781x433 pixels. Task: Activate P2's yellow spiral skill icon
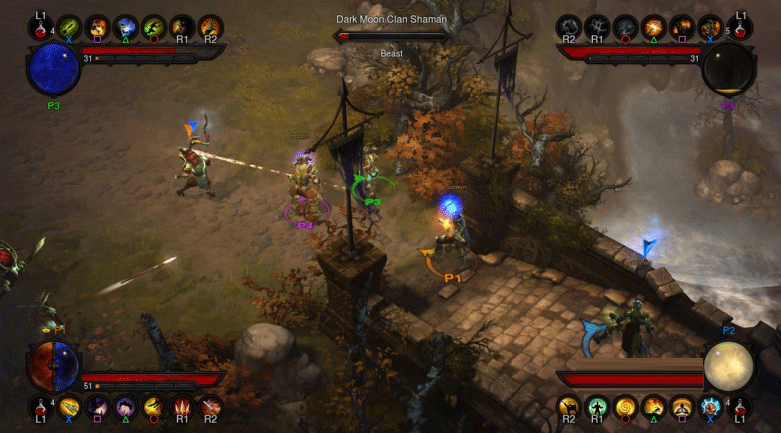click(626, 406)
